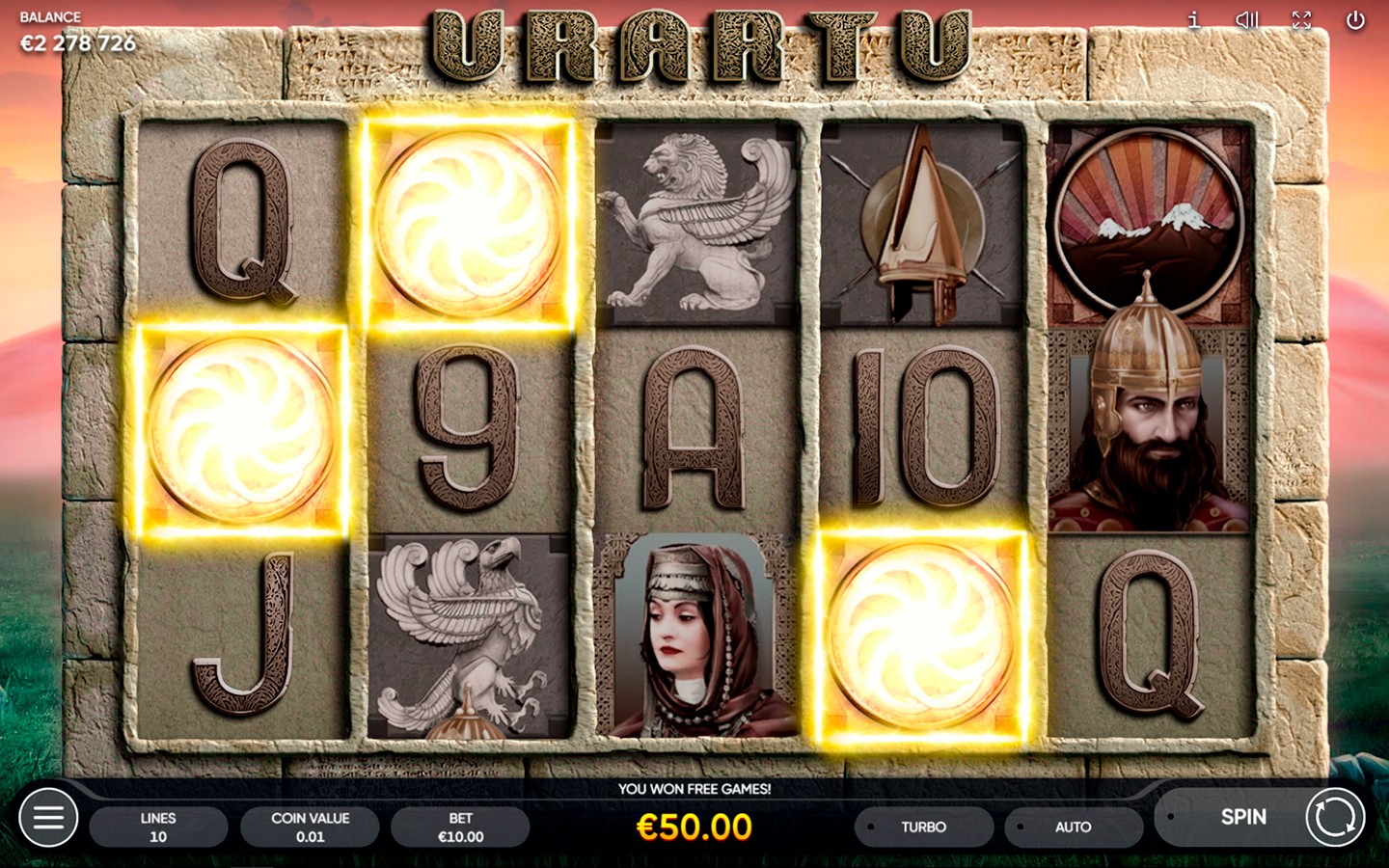Change the Lines setting

158,827
